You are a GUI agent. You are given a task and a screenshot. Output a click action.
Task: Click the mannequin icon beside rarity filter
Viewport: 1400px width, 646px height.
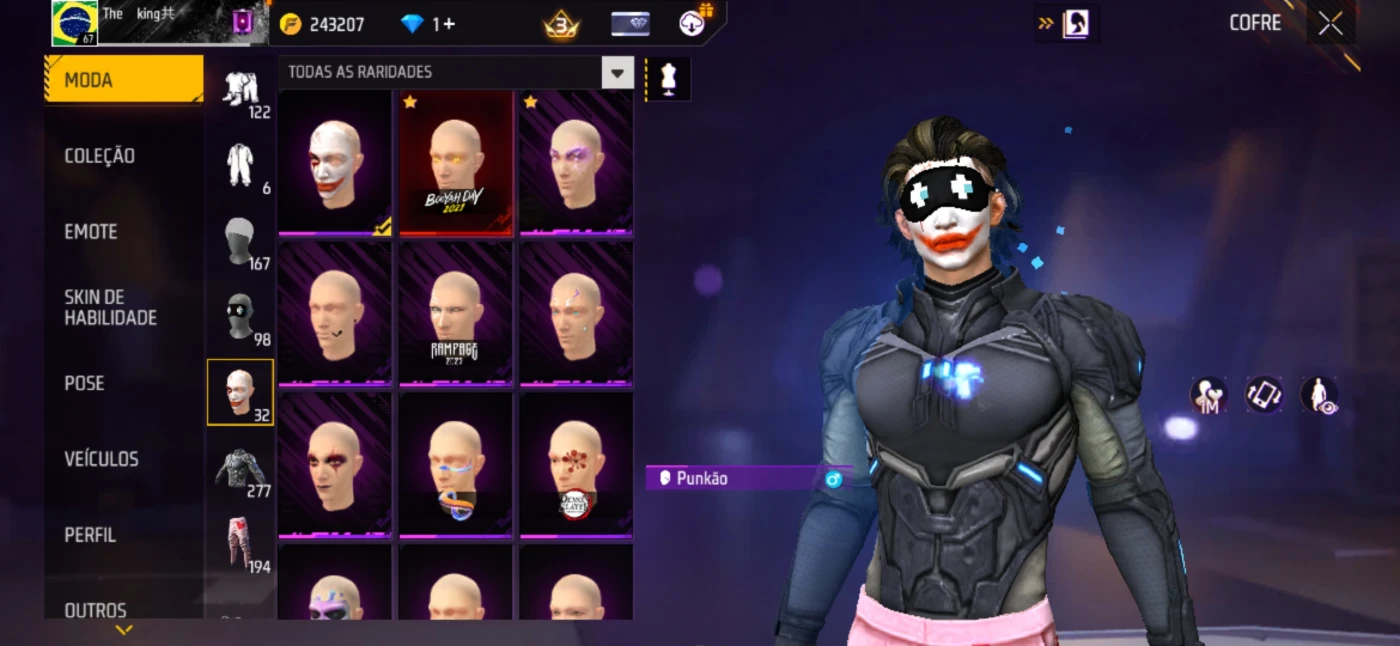tap(668, 79)
